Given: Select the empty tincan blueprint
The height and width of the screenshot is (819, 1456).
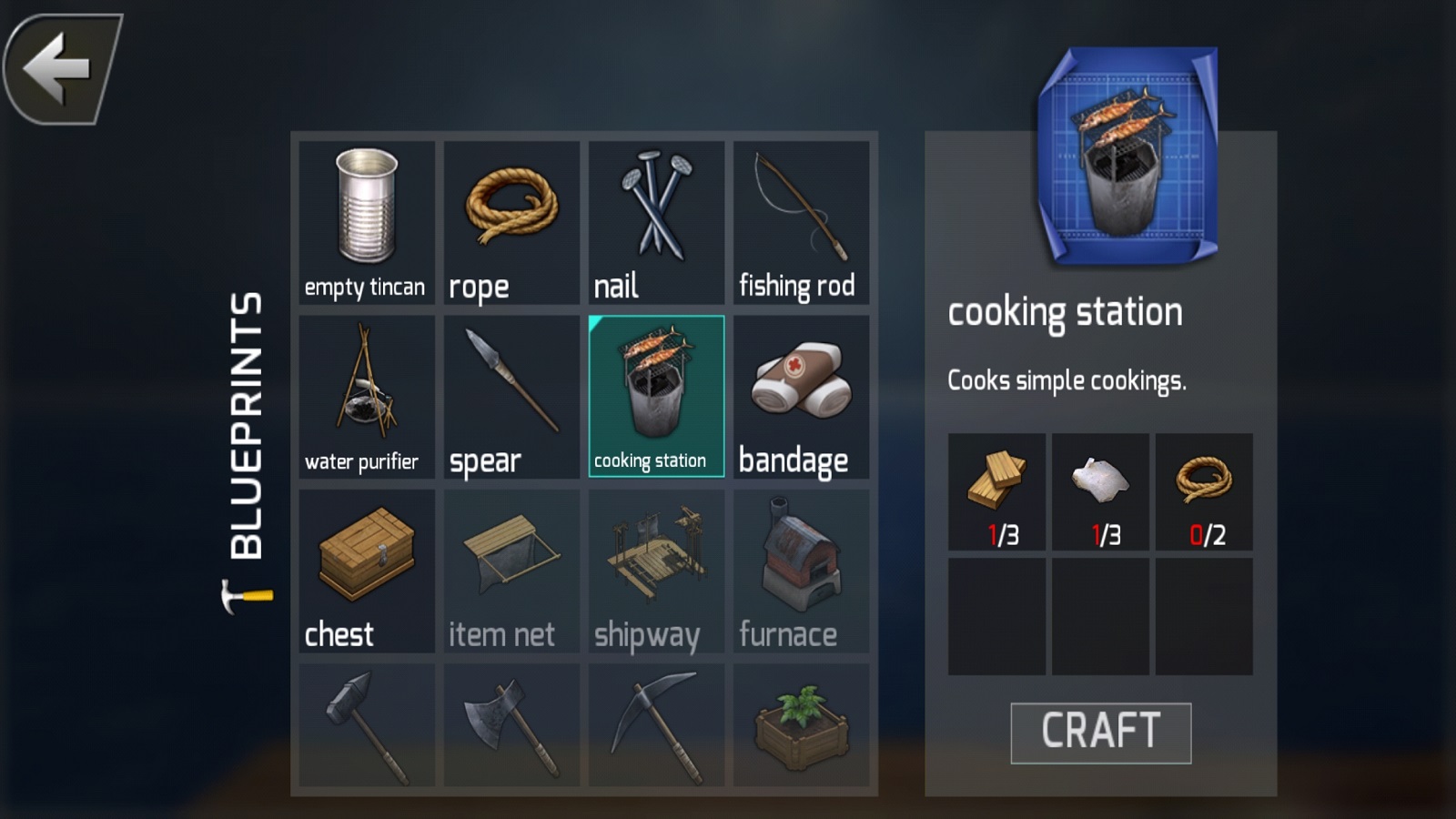Looking at the screenshot, I should pyautogui.click(x=367, y=222).
